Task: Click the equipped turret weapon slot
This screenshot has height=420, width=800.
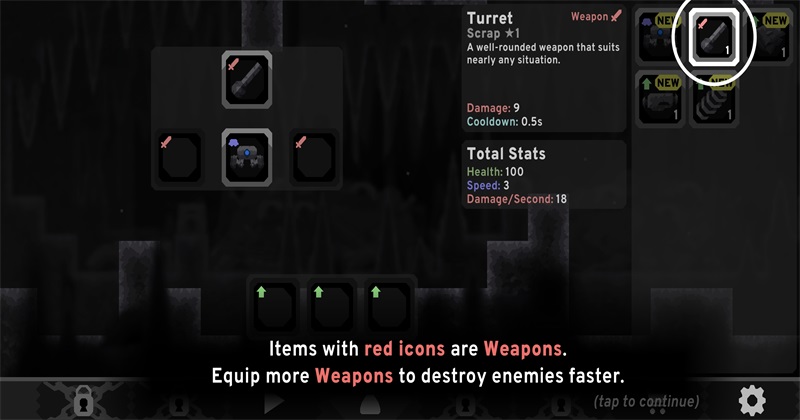Action: [x=247, y=80]
